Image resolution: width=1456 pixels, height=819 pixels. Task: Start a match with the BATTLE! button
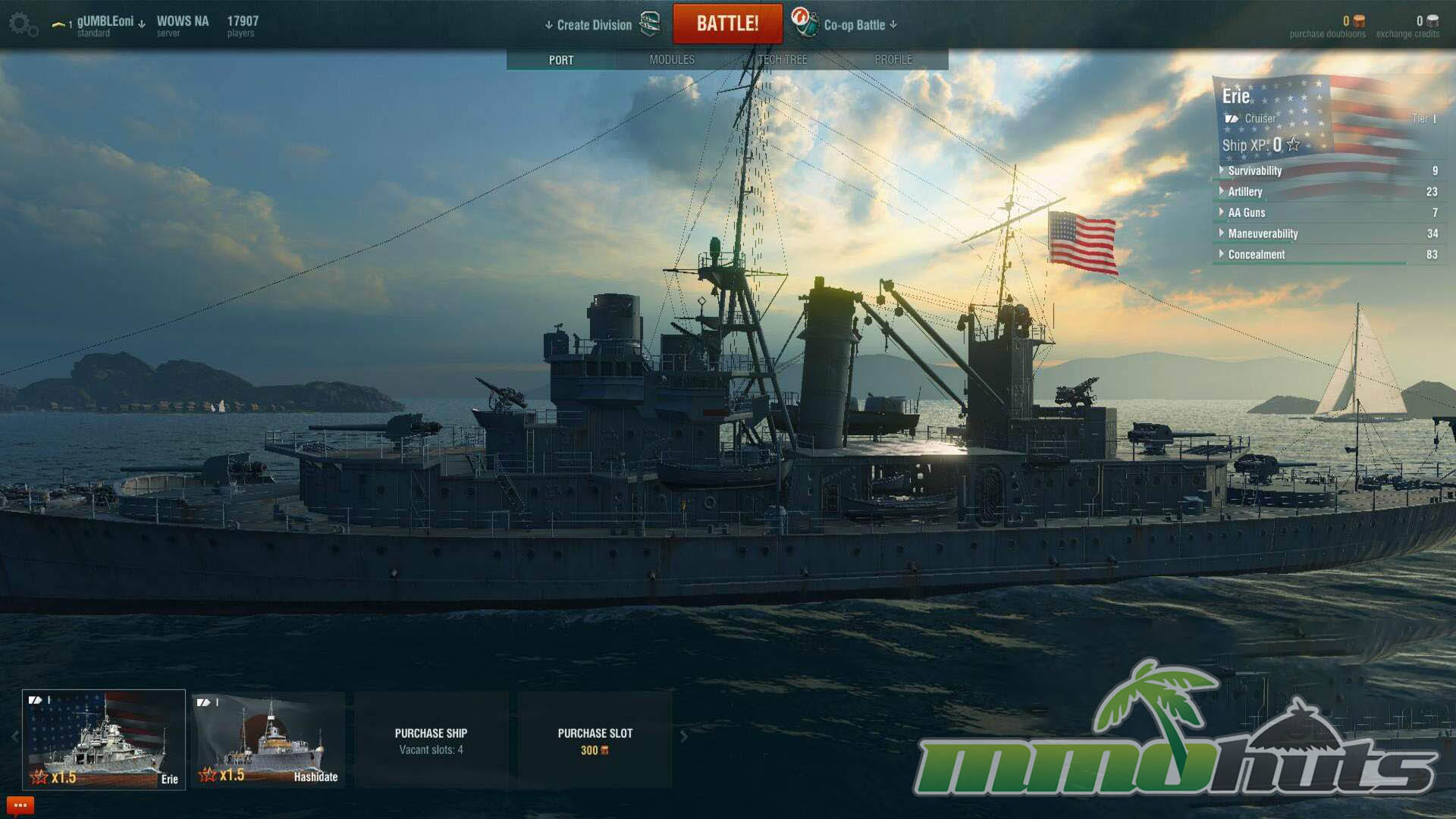pyautogui.click(x=727, y=24)
